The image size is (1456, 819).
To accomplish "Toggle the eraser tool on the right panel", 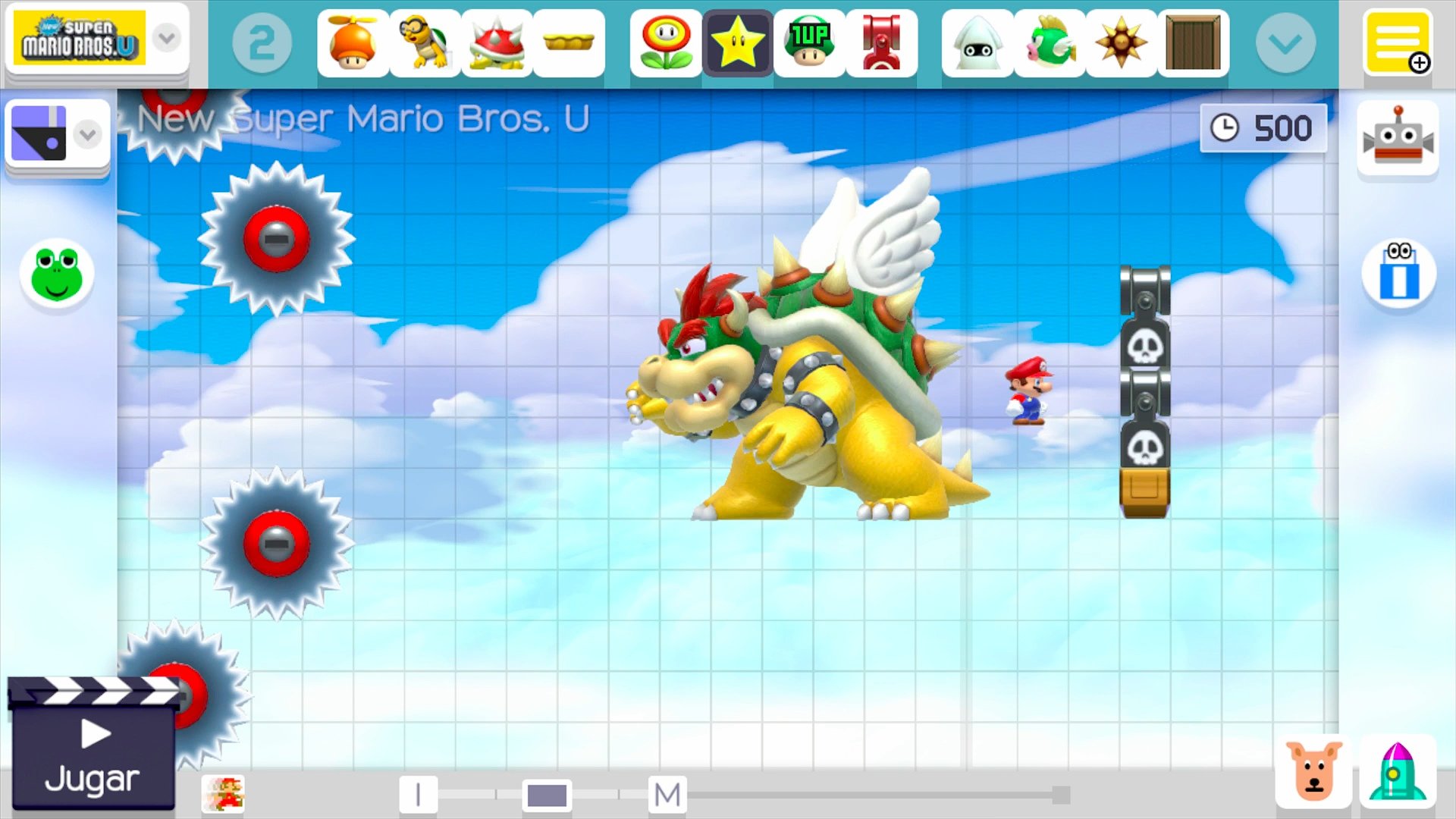I will (1398, 275).
